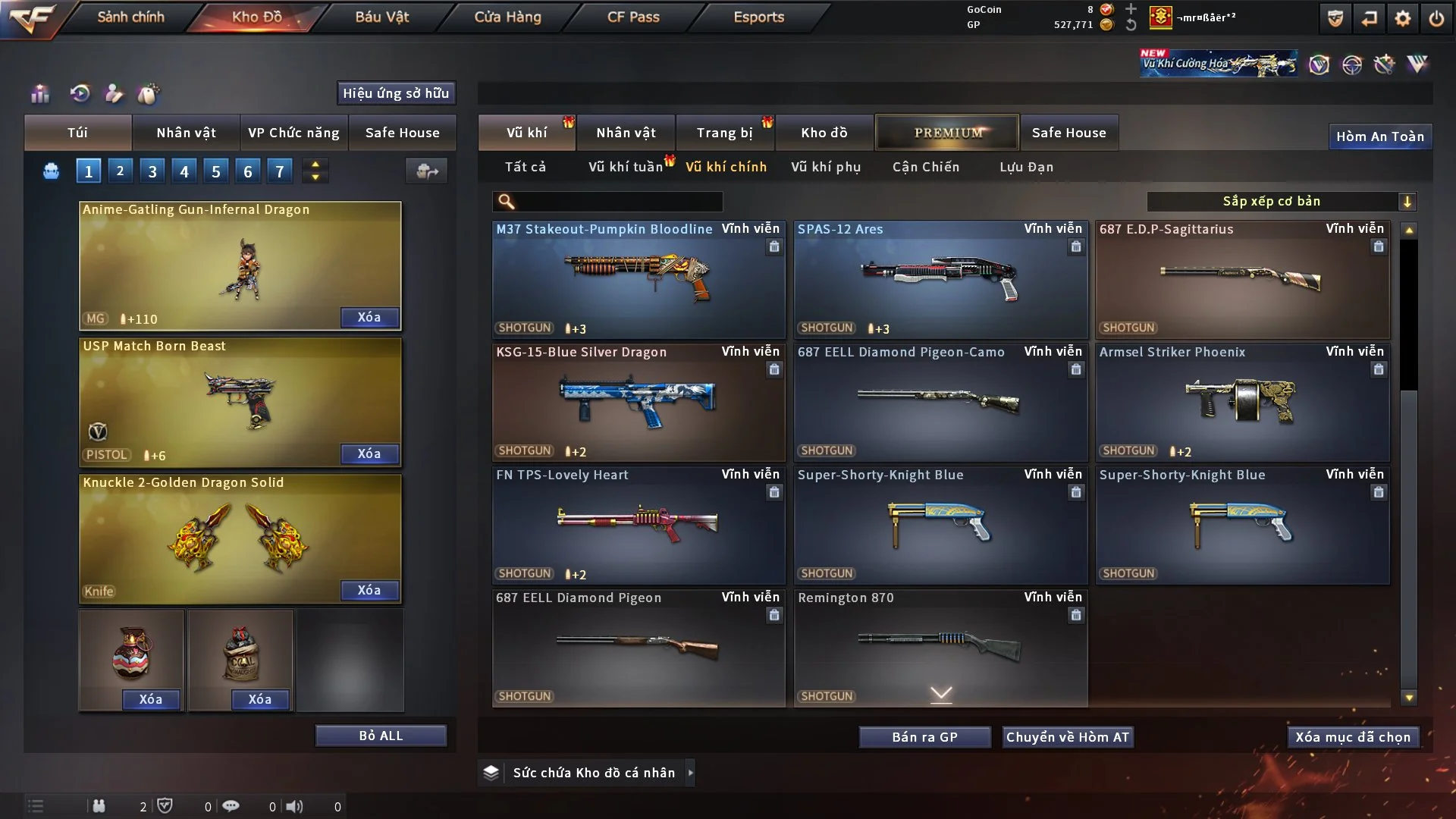Open the Sắp xếp cơ bản sort dropdown

pos(1281,202)
